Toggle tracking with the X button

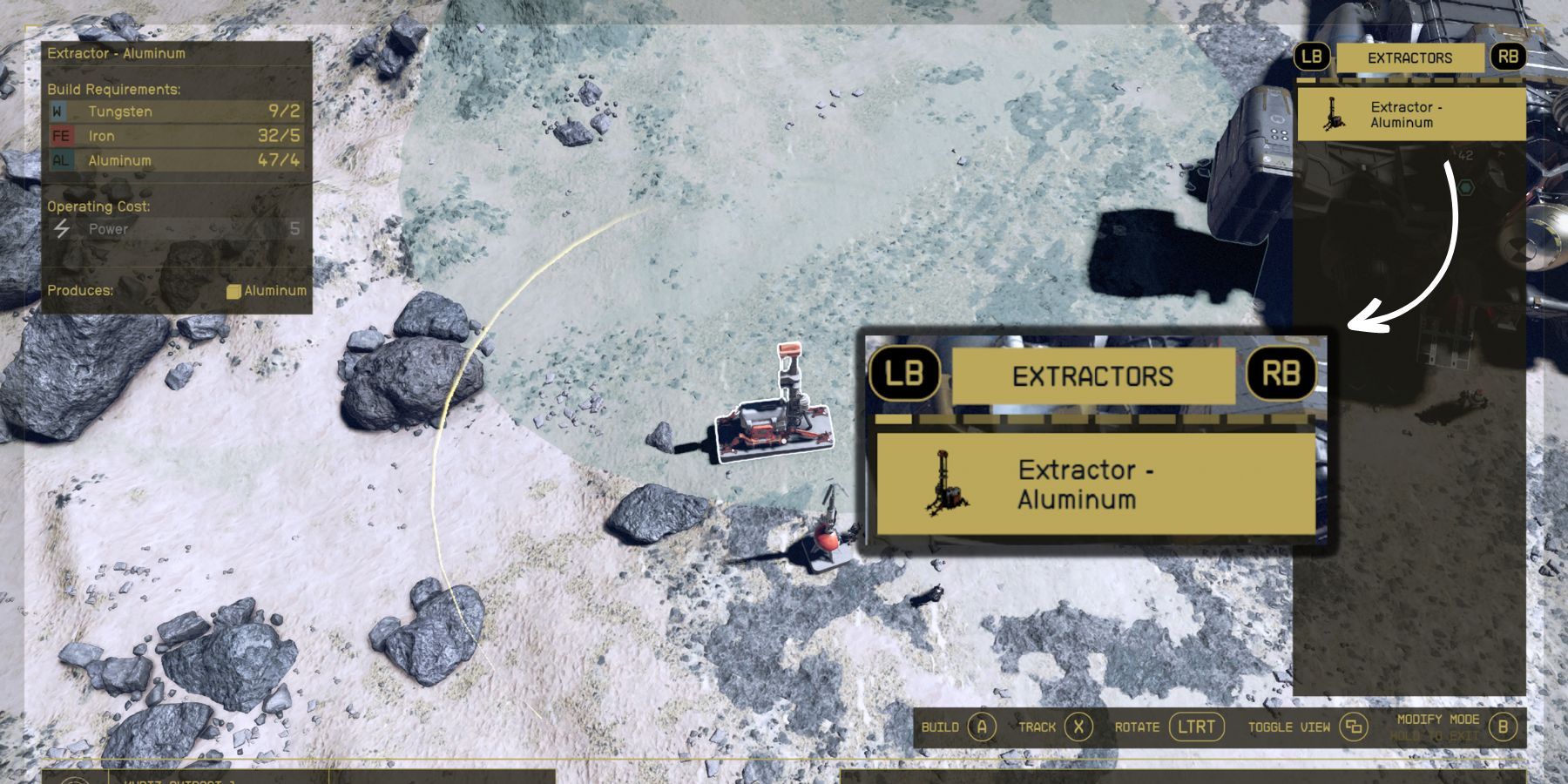1078,727
